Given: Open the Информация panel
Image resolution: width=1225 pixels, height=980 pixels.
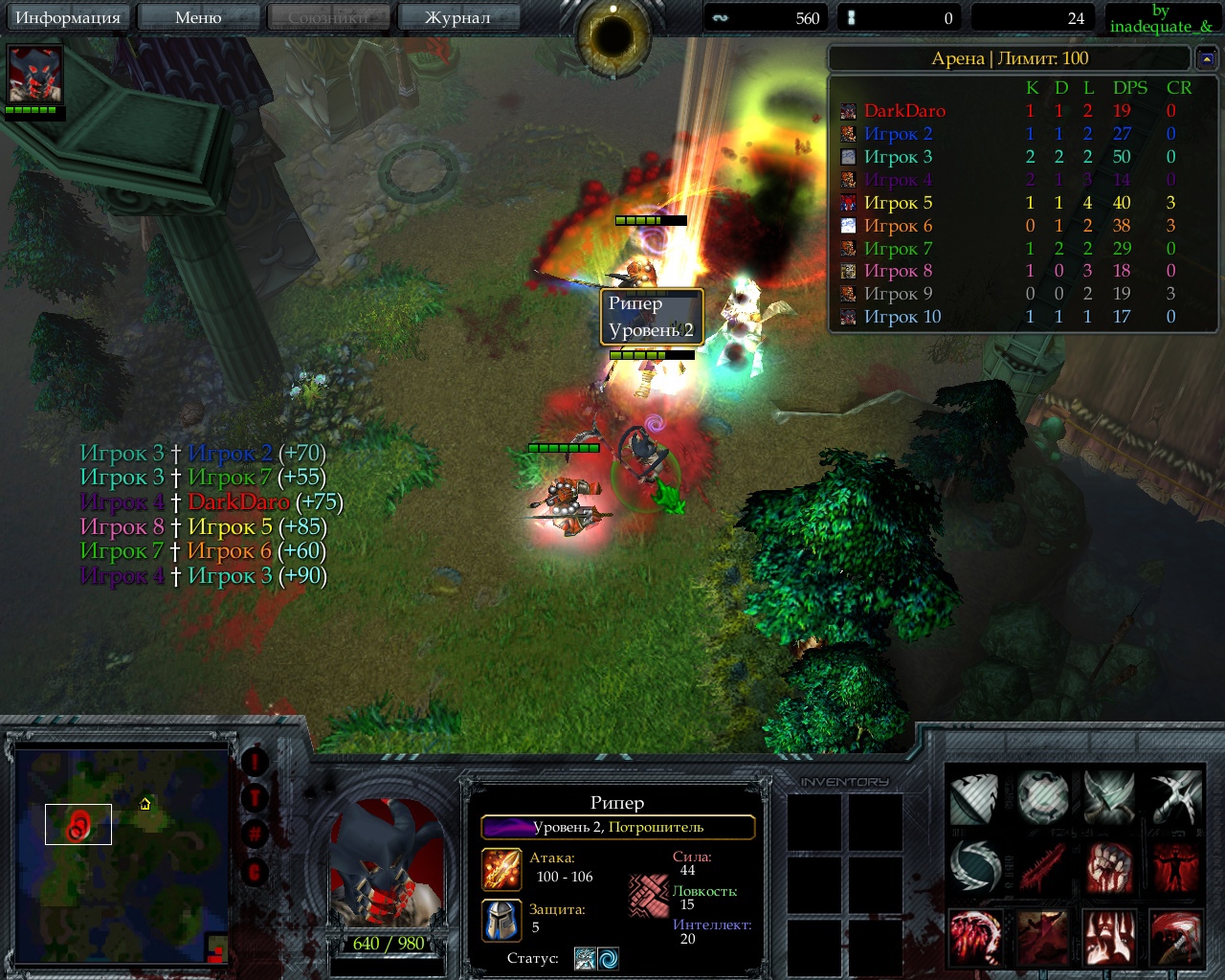Looking at the screenshot, I should click(67, 17).
